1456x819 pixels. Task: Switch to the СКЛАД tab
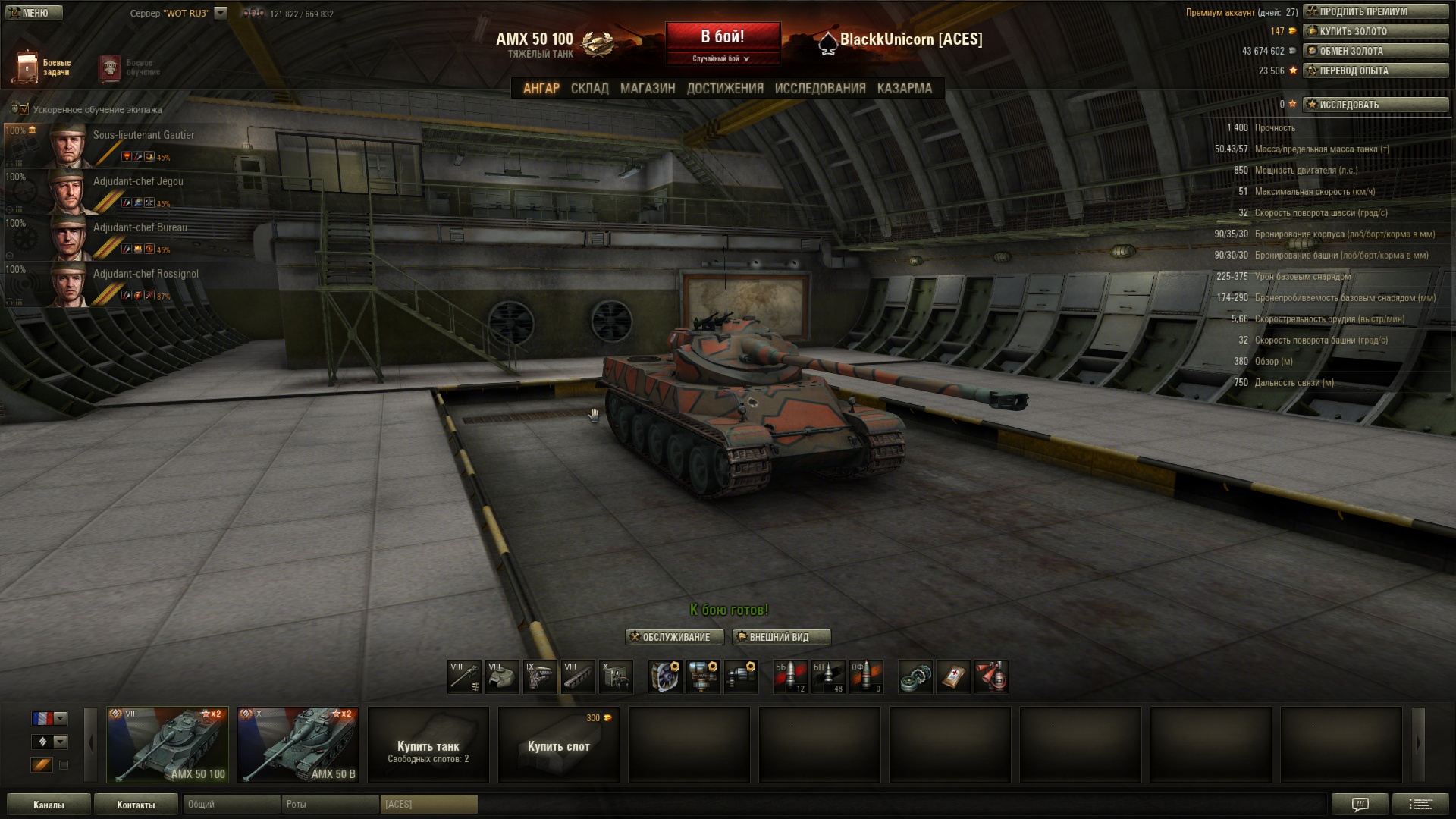point(589,88)
